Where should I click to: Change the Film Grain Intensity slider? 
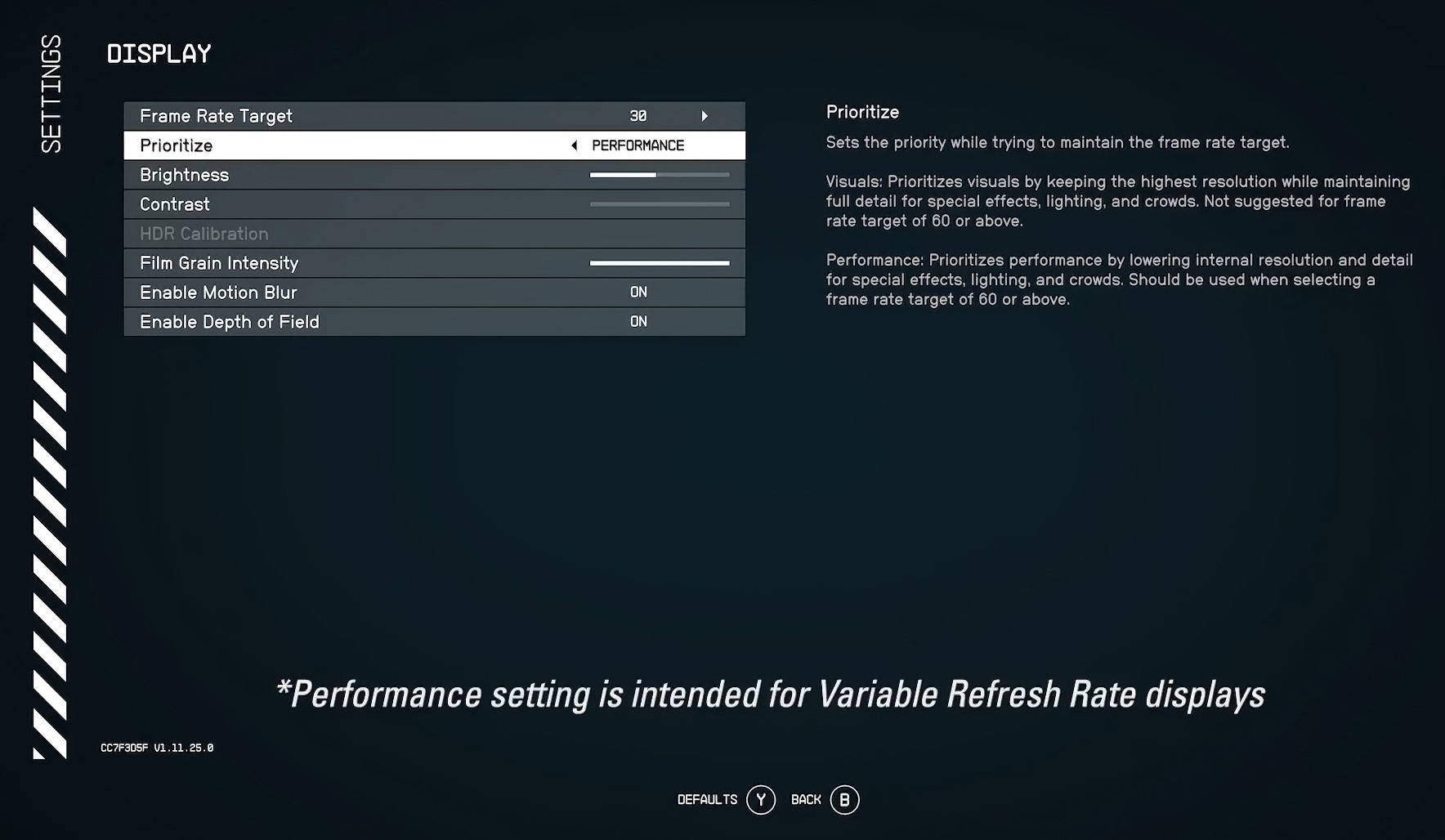659,263
